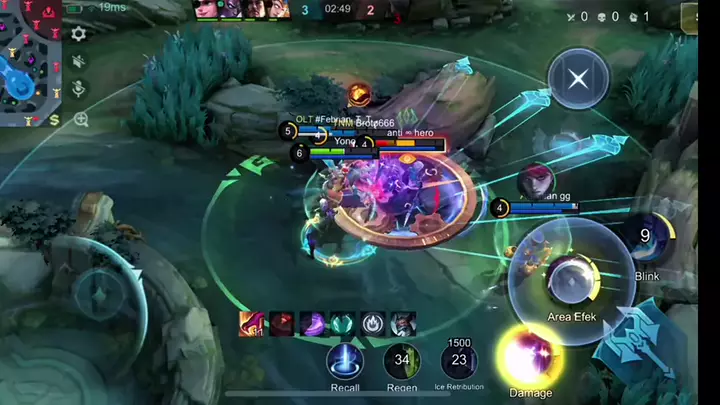Open the gear settings menu
Viewport: 720px width, 405px height.
point(78,34)
